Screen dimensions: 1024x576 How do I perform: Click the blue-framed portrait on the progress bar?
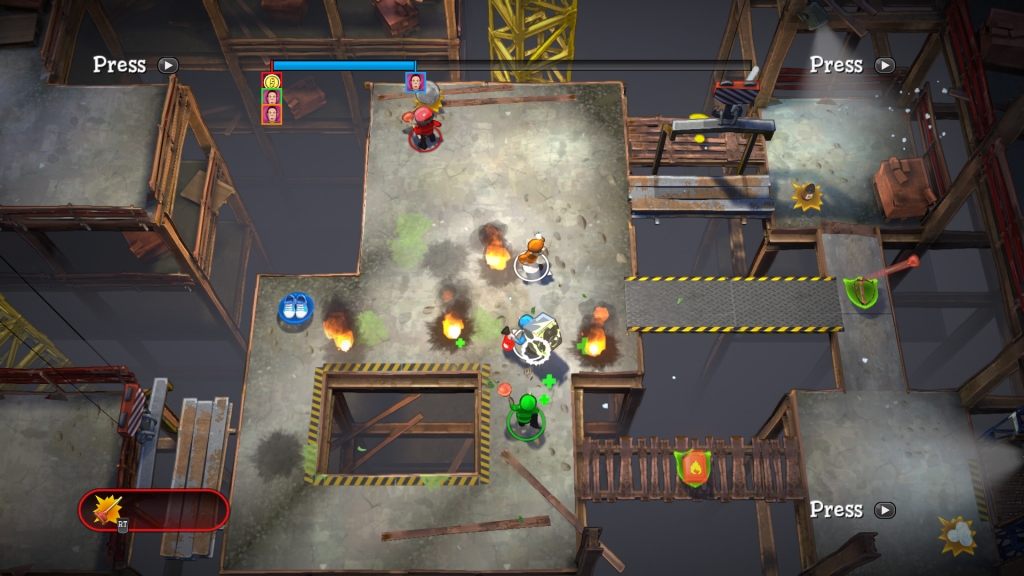[415, 82]
